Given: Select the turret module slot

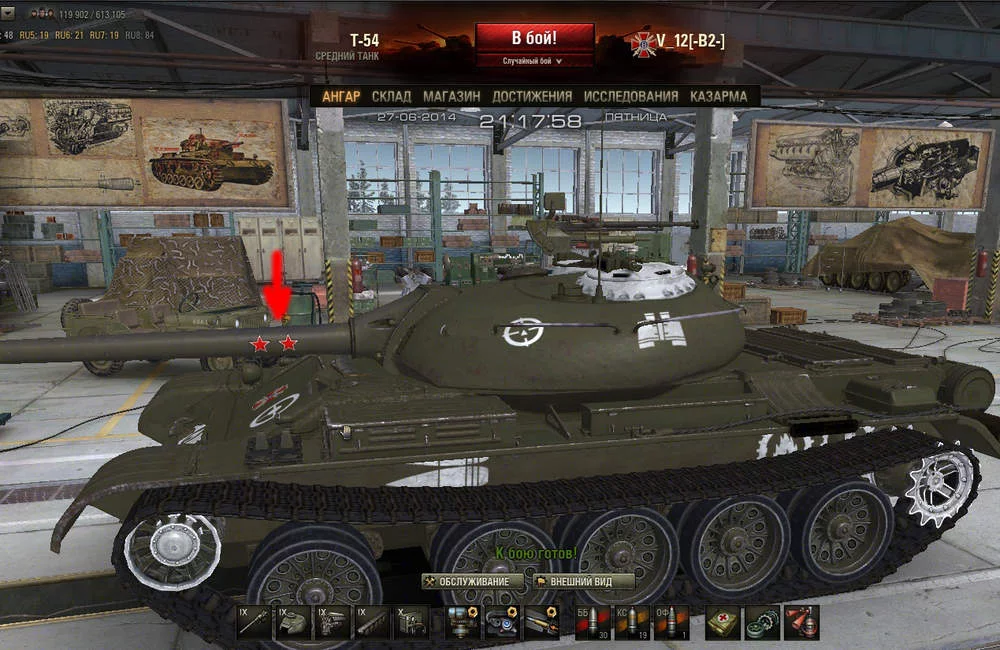Looking at the screenshot, I should tap(293, 621).
